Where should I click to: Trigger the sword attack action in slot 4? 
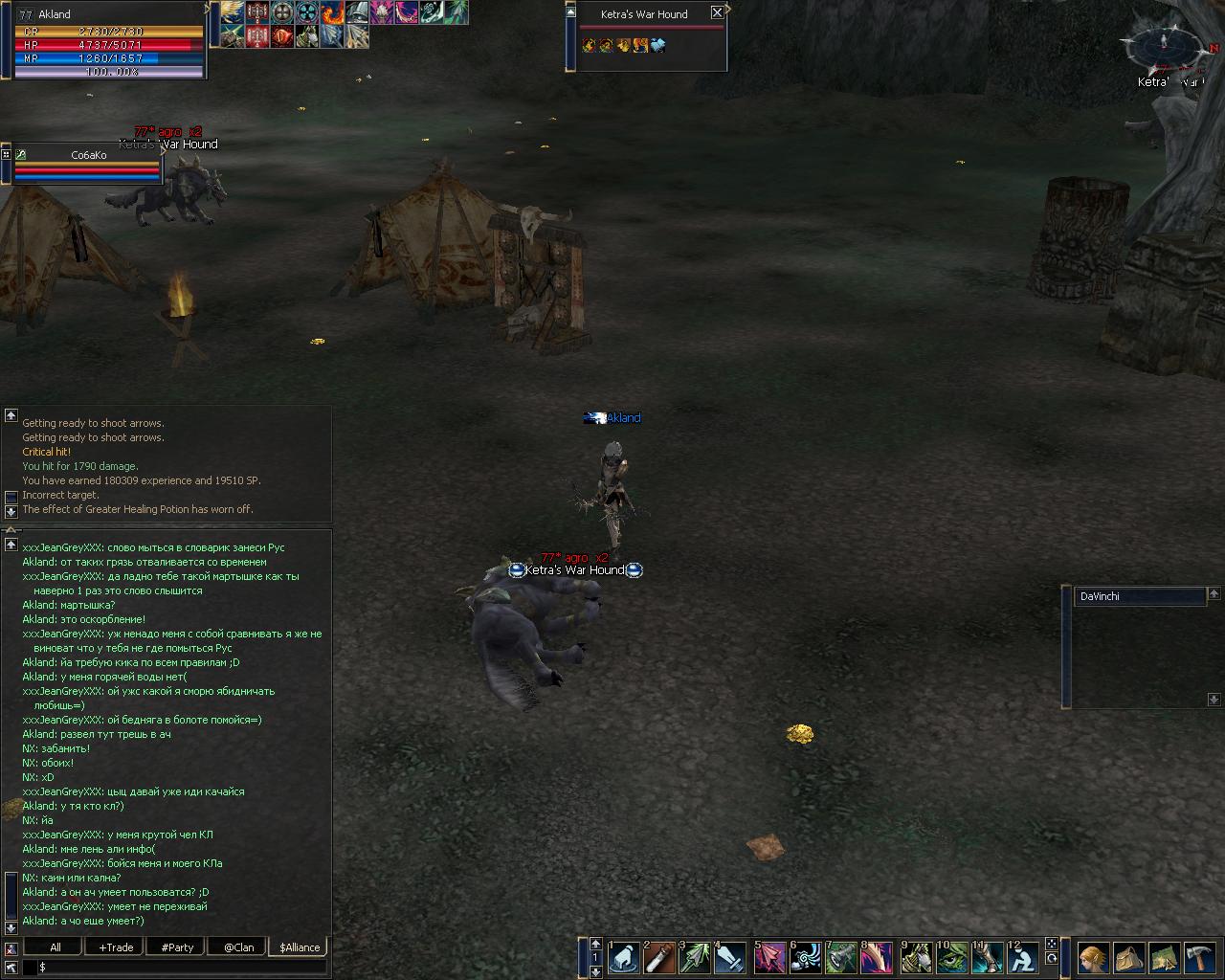(731, 957)
